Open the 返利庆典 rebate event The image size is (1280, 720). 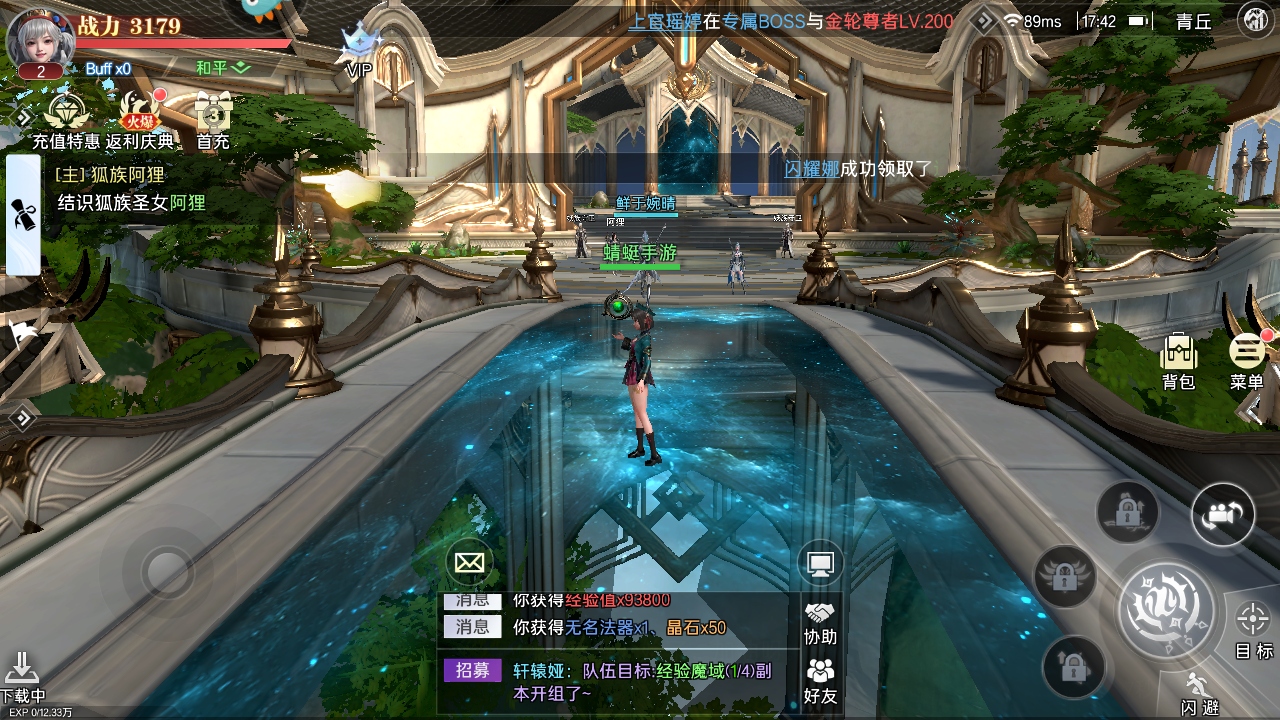139,118
